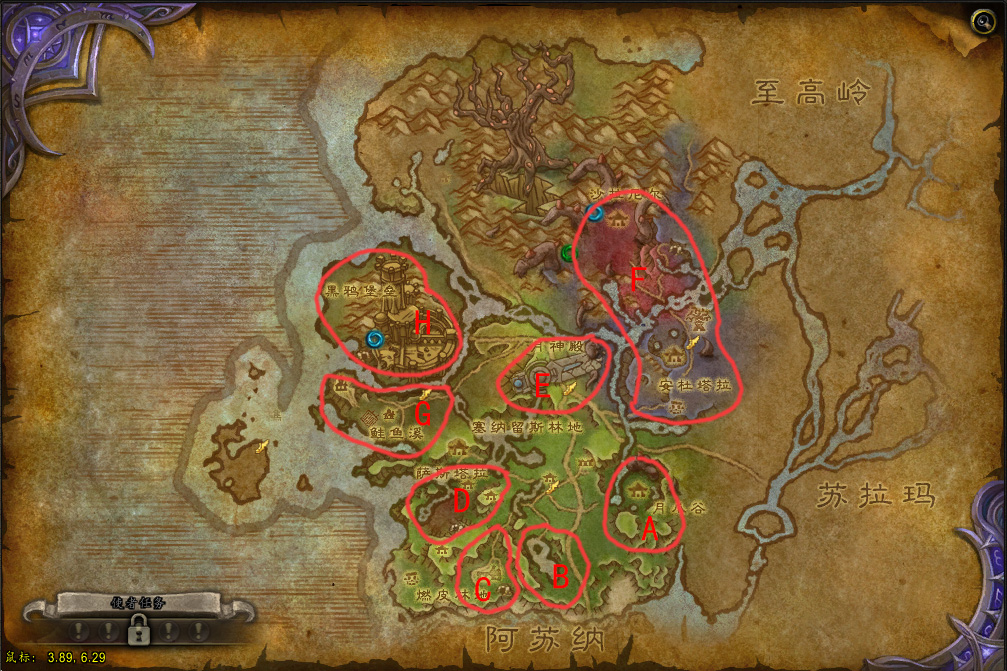Image resolution: width=1007 pixels, height=671 pixels.
Task: Select the blue quest marker in 黑鸦堡垒
Action: [375, 338]
